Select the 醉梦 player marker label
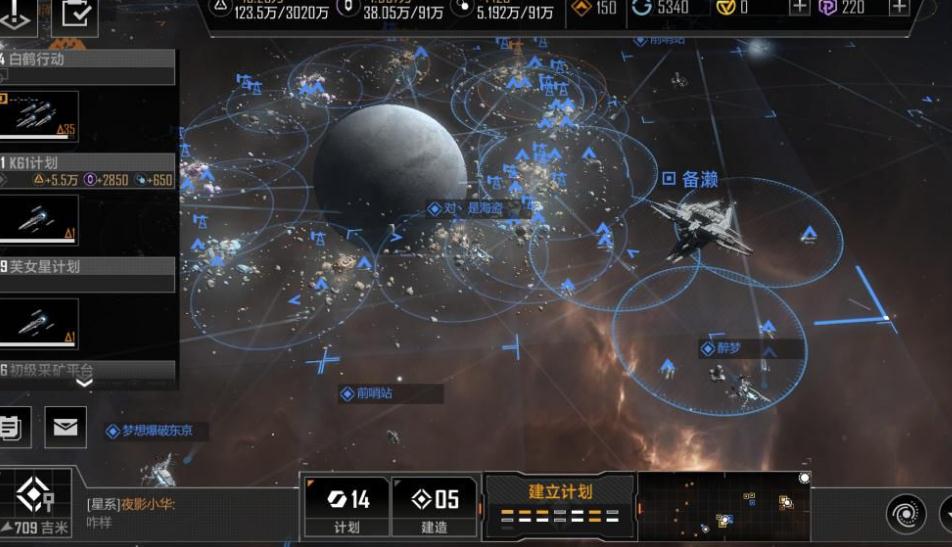The image size is (952, 547). click(727, 349)
